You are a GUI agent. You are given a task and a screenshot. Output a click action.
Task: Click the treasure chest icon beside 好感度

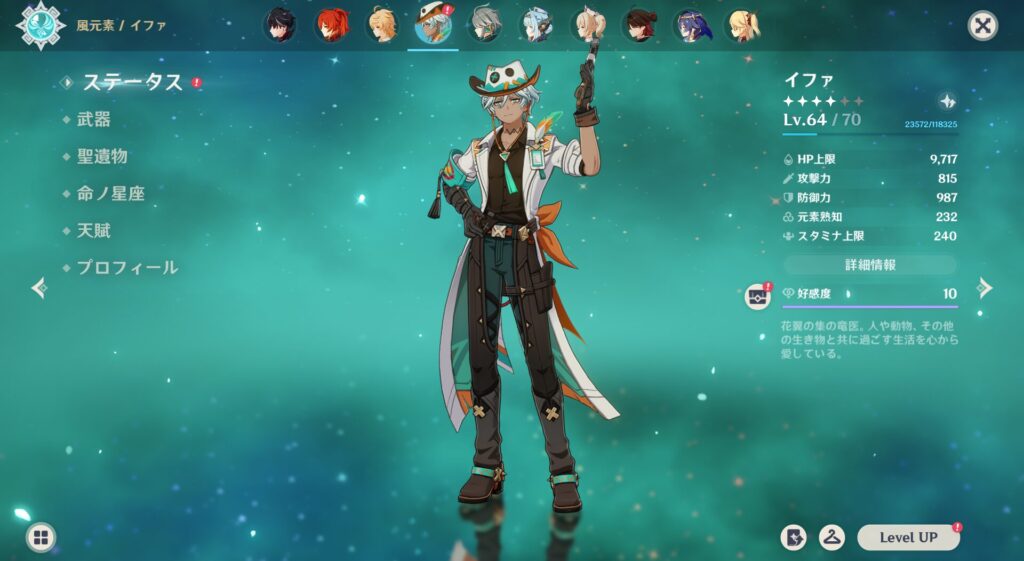(x=758, y=296)
